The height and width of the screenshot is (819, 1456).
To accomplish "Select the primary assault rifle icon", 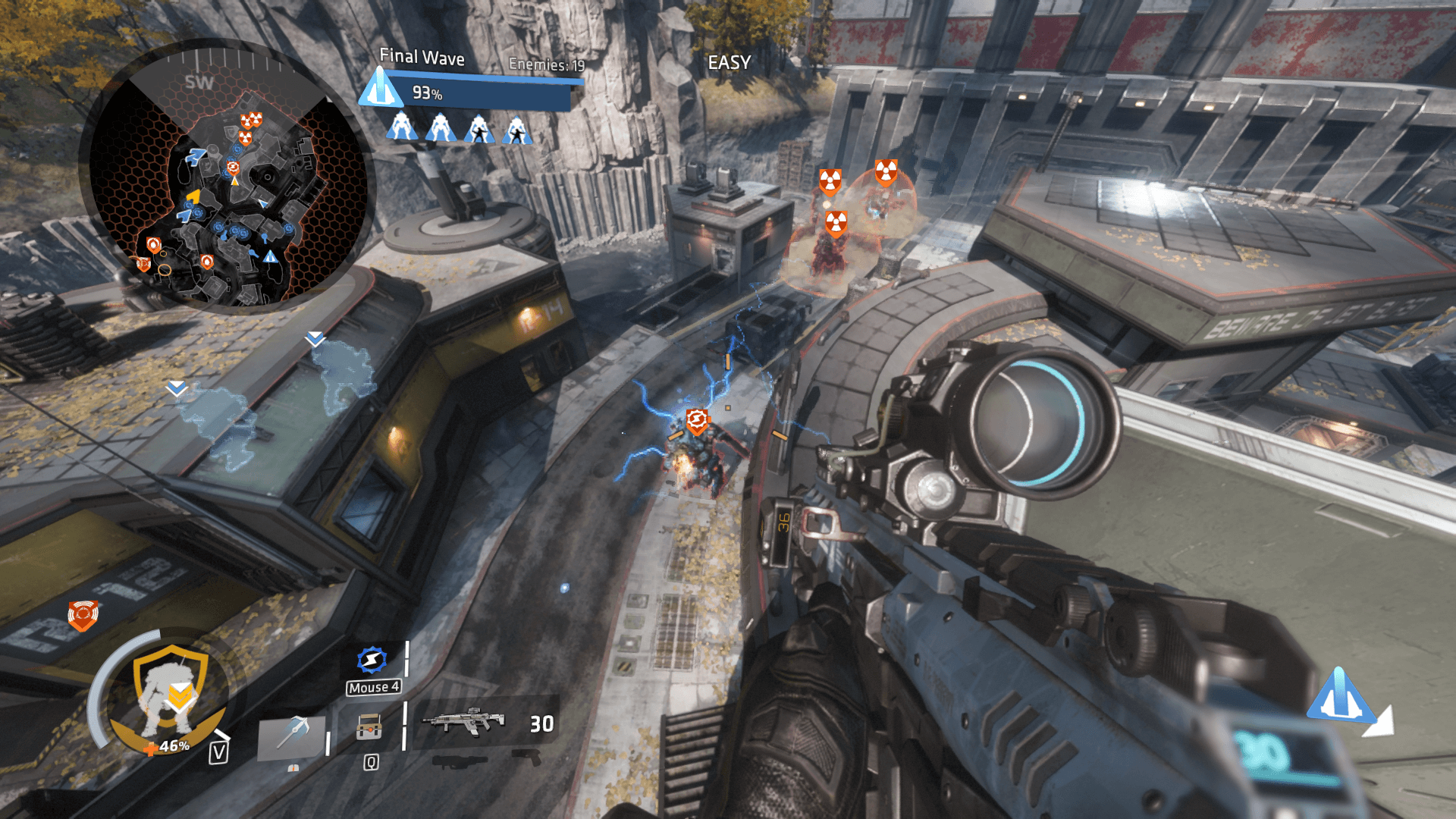I will point(463,719).
